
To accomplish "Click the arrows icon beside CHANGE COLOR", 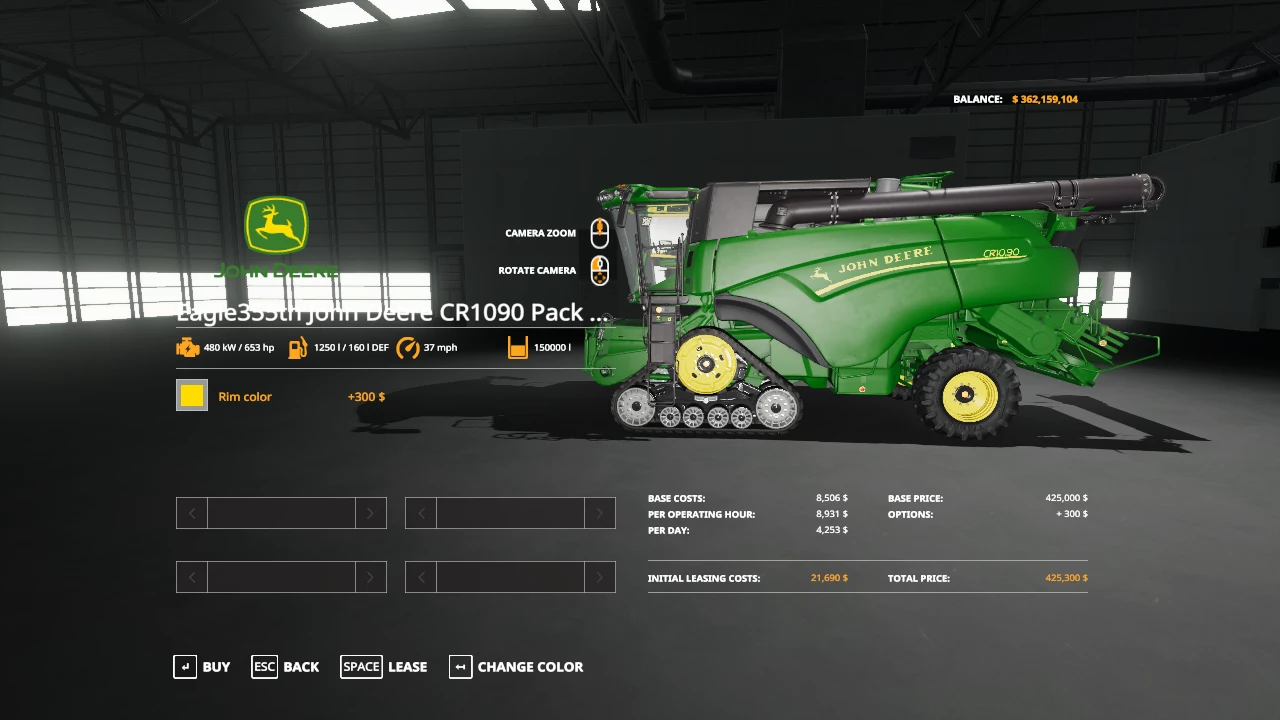I will point(460,667).
